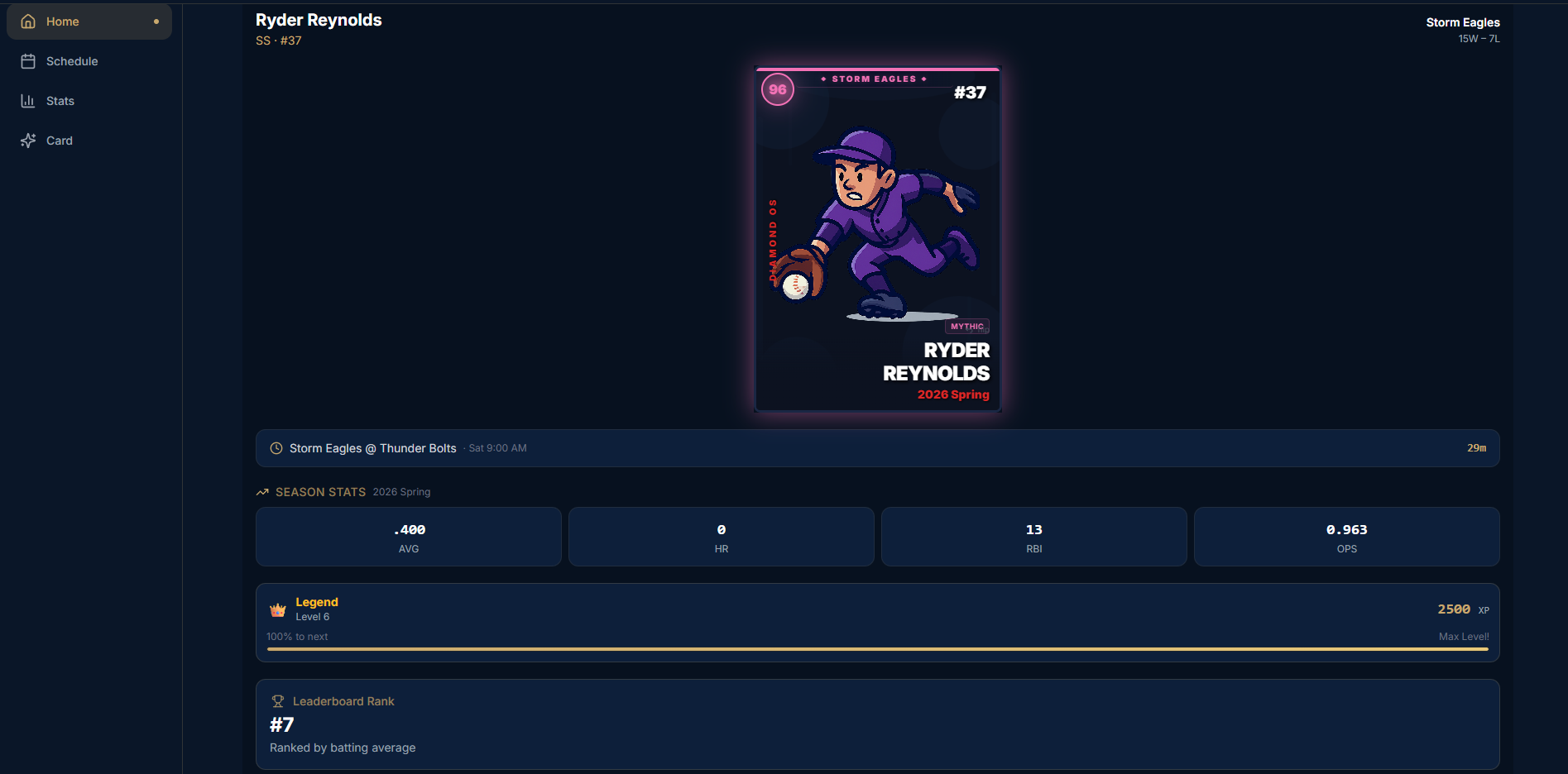Viewport: 1568px width, 774px height.
Task: Click the Storm Eagles team name
Action: [x=1462, y=21]
